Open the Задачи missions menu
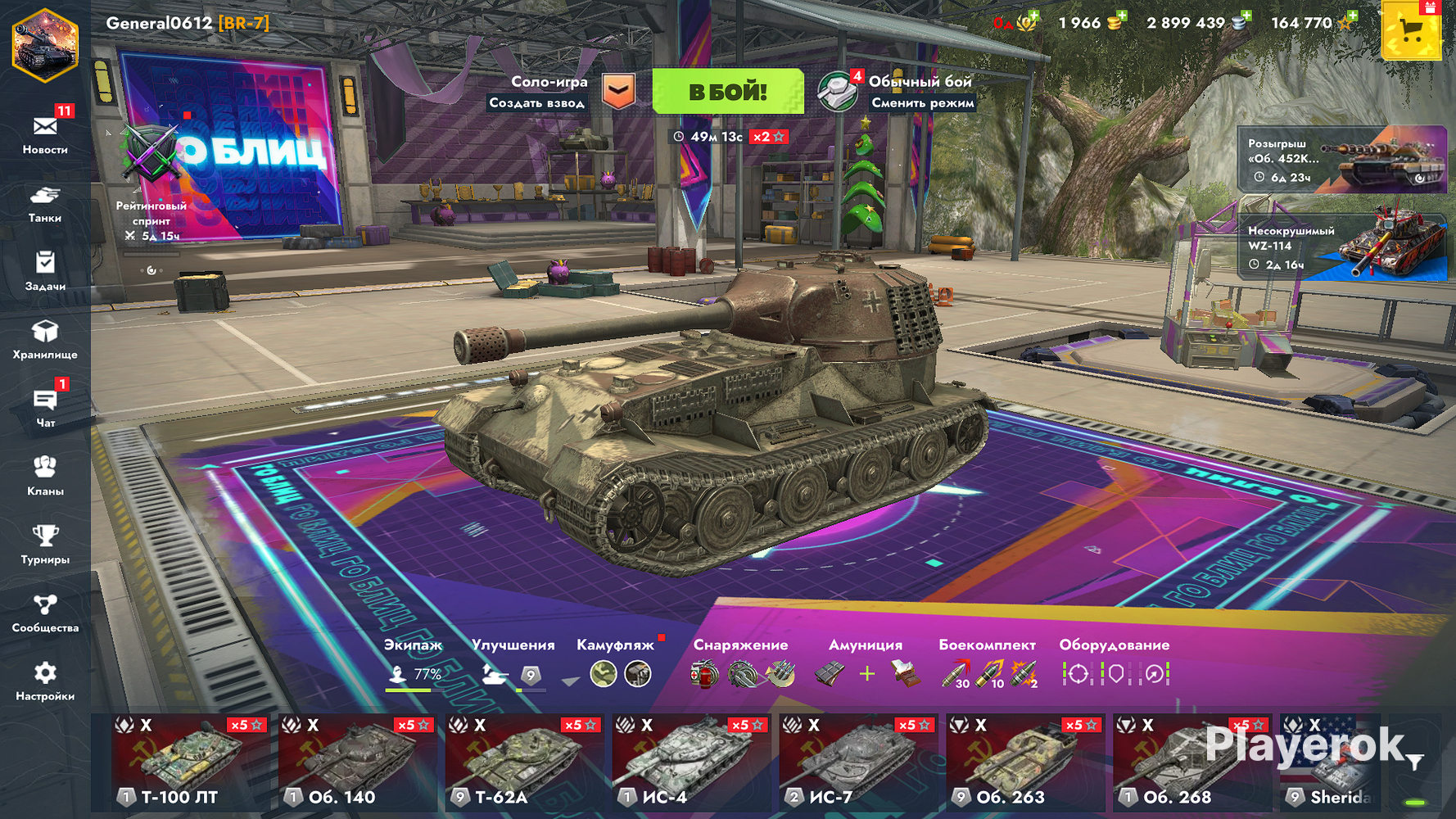Viewport: 1456px width, 819px height. pyautogui.click(x=45, y=271)
